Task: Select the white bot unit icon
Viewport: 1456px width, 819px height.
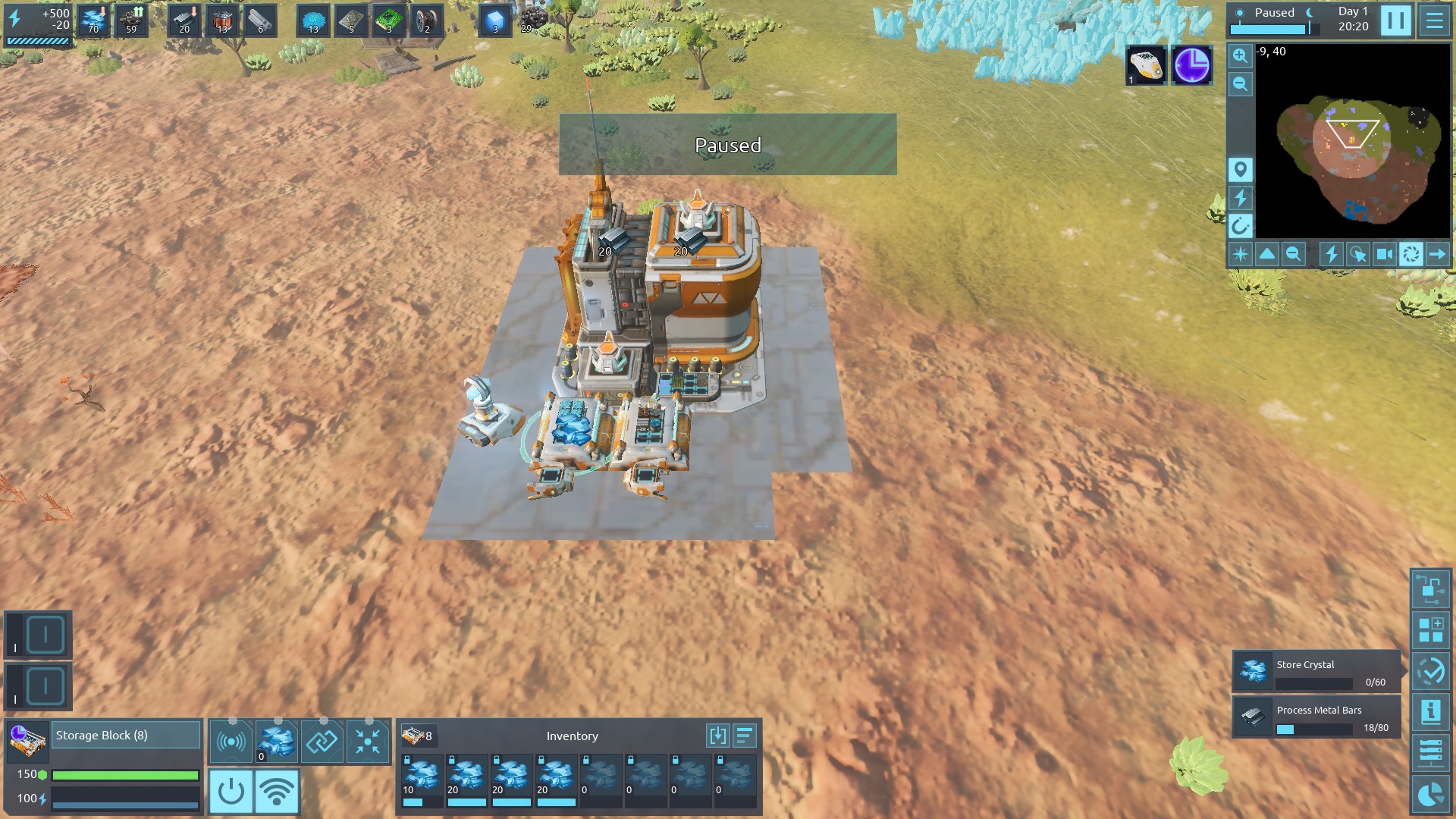Action: tap(1145, 65)
